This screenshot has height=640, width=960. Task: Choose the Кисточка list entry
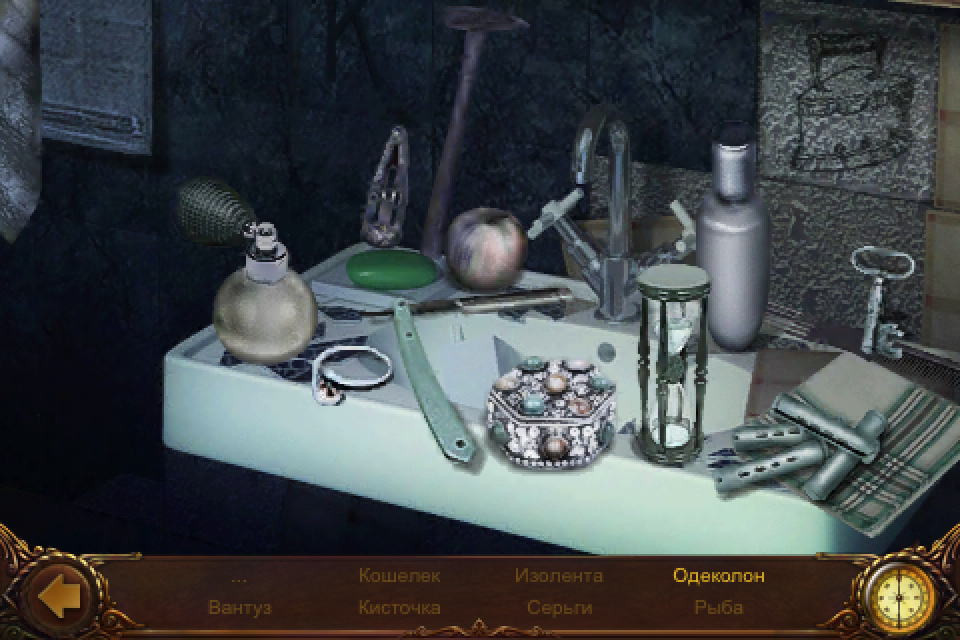(399, 607)
